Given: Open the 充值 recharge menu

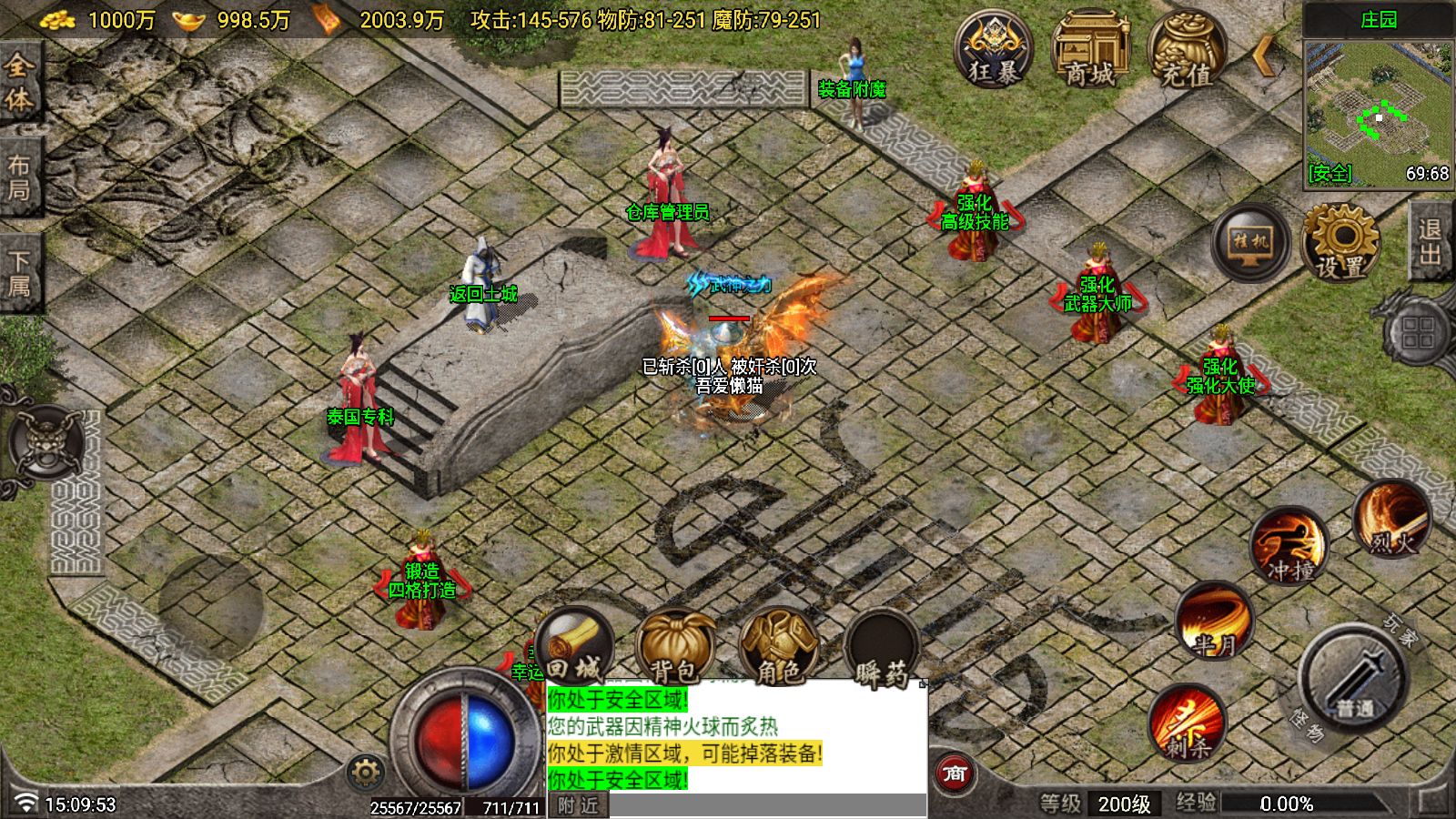Looking at the screenshot, I should click(x=1186, y=50).
